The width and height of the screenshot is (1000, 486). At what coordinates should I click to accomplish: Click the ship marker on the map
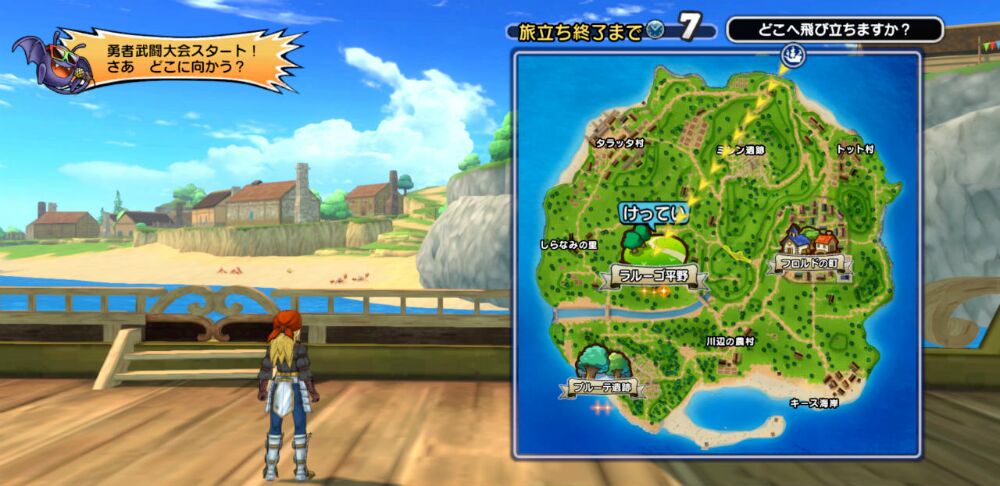point(792,57)
